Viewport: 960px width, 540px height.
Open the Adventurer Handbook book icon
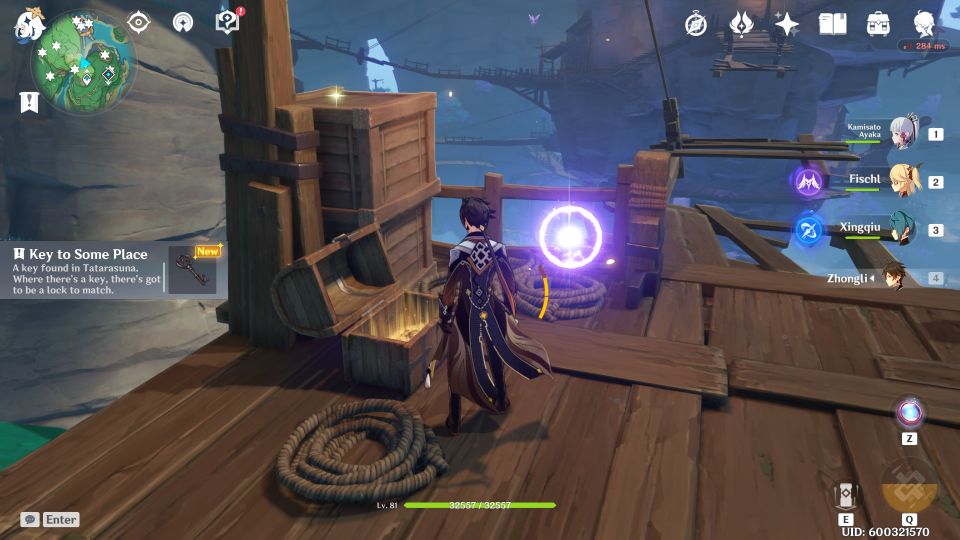pyautogui.click(x=832, y=24)
